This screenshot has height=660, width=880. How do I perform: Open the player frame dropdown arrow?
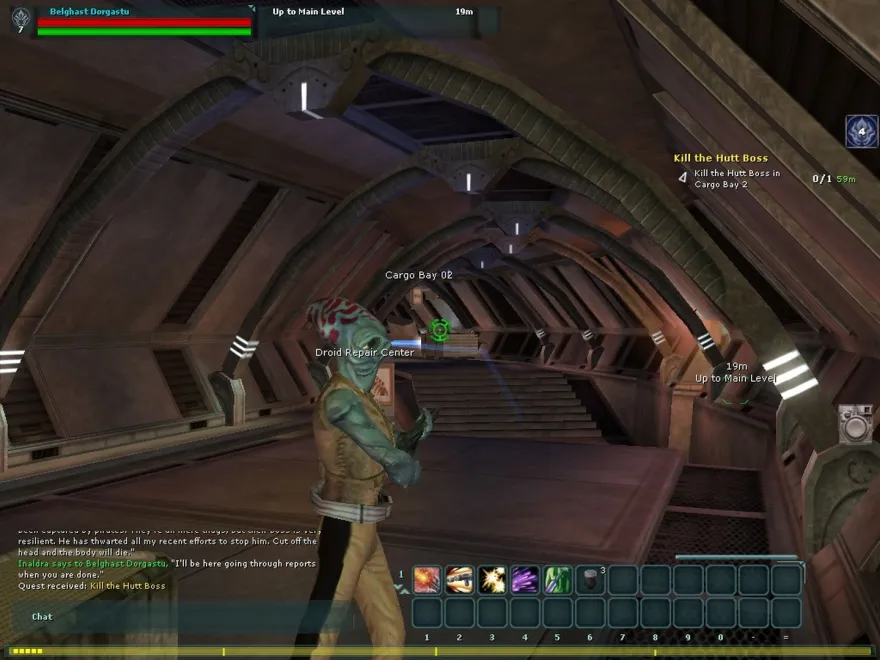point(250,10)
